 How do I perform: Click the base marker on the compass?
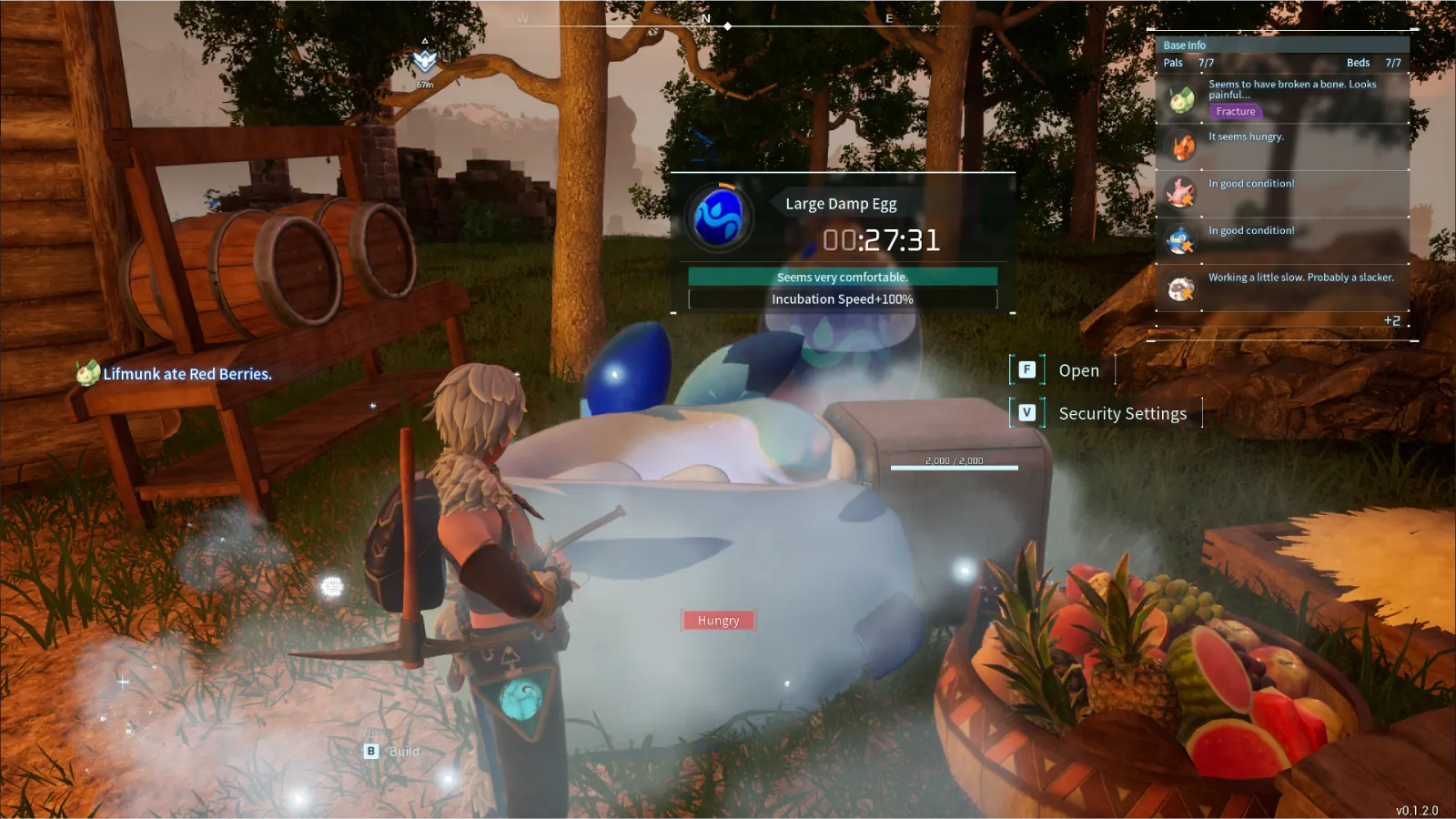coord(425,61)
